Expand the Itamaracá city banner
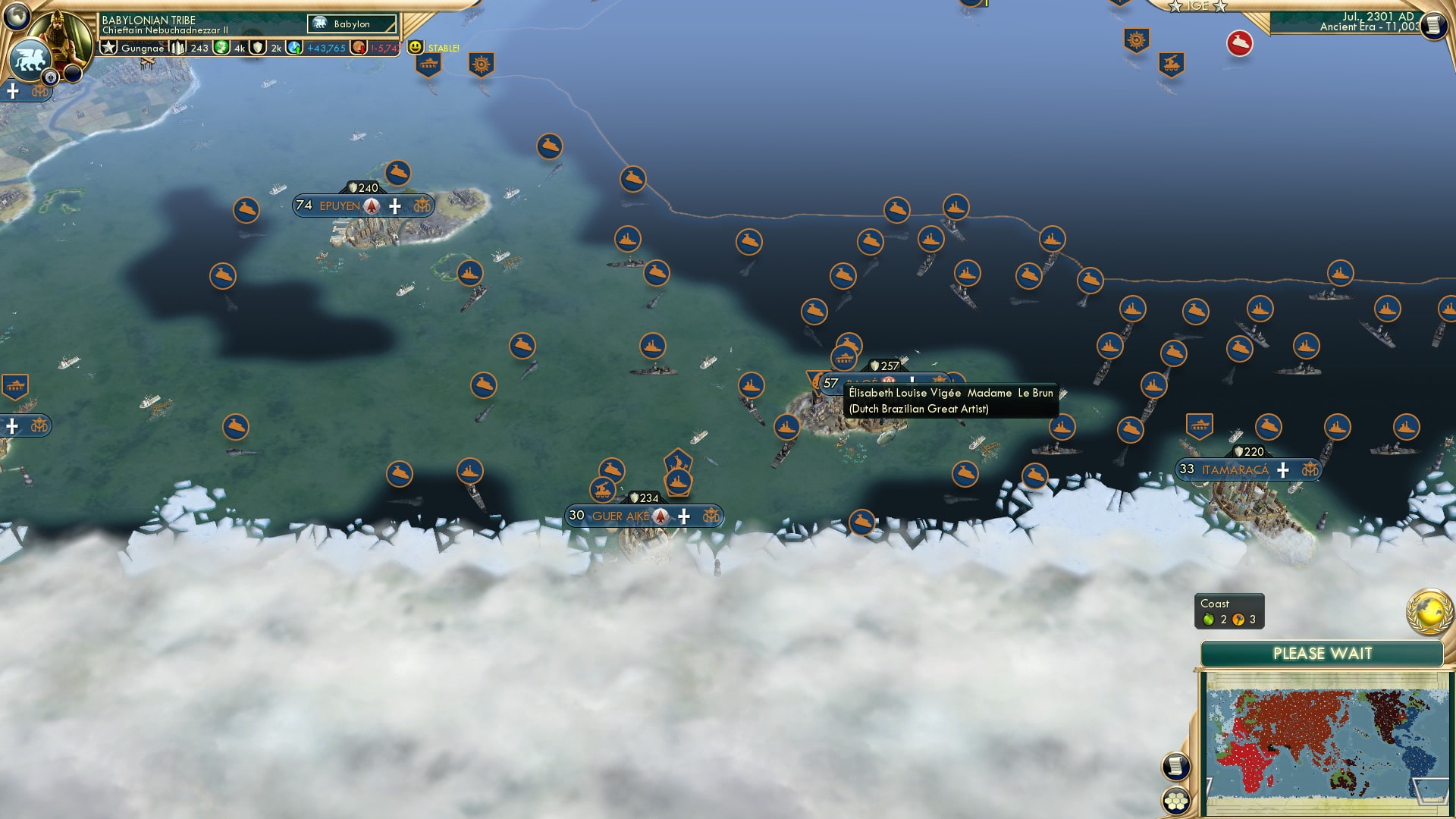1456x819 pixels. coord(1232,470)
